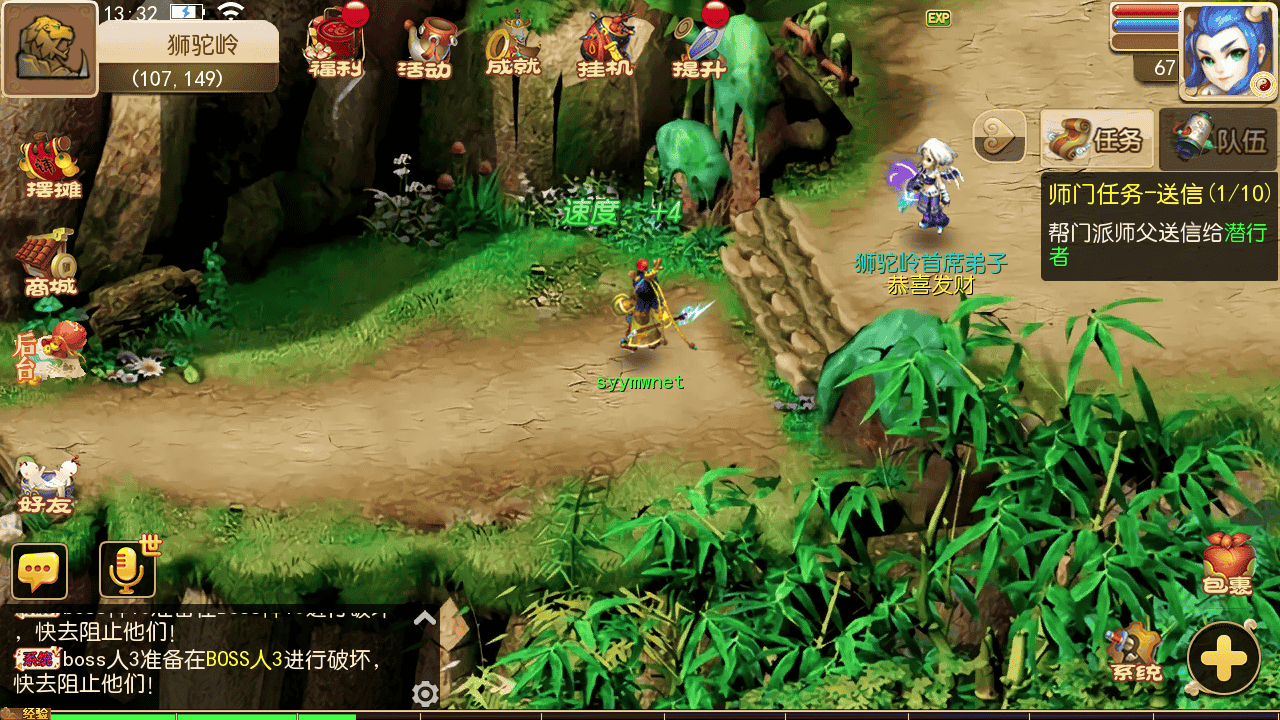The height and width of the screenshot is (720, 1280).
Task: Open the 摆摊 stall market
Action: (x=52, y=167)
